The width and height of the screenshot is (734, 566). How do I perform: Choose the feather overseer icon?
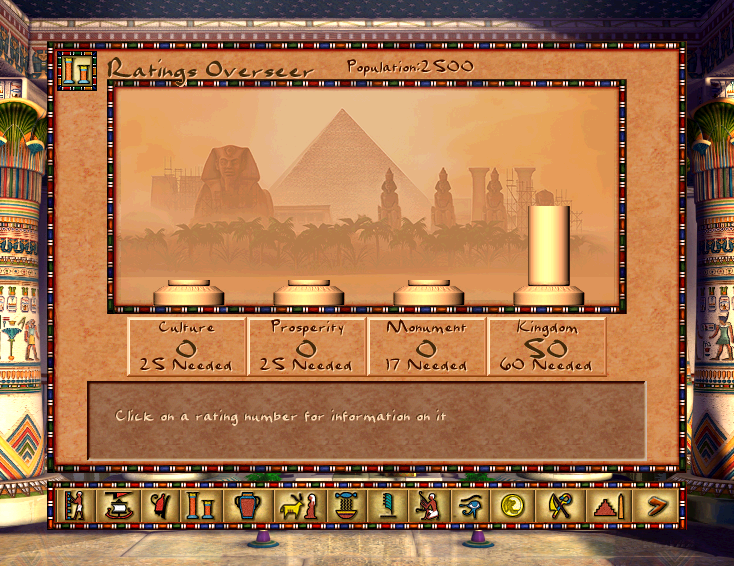(x=387, y=505)
